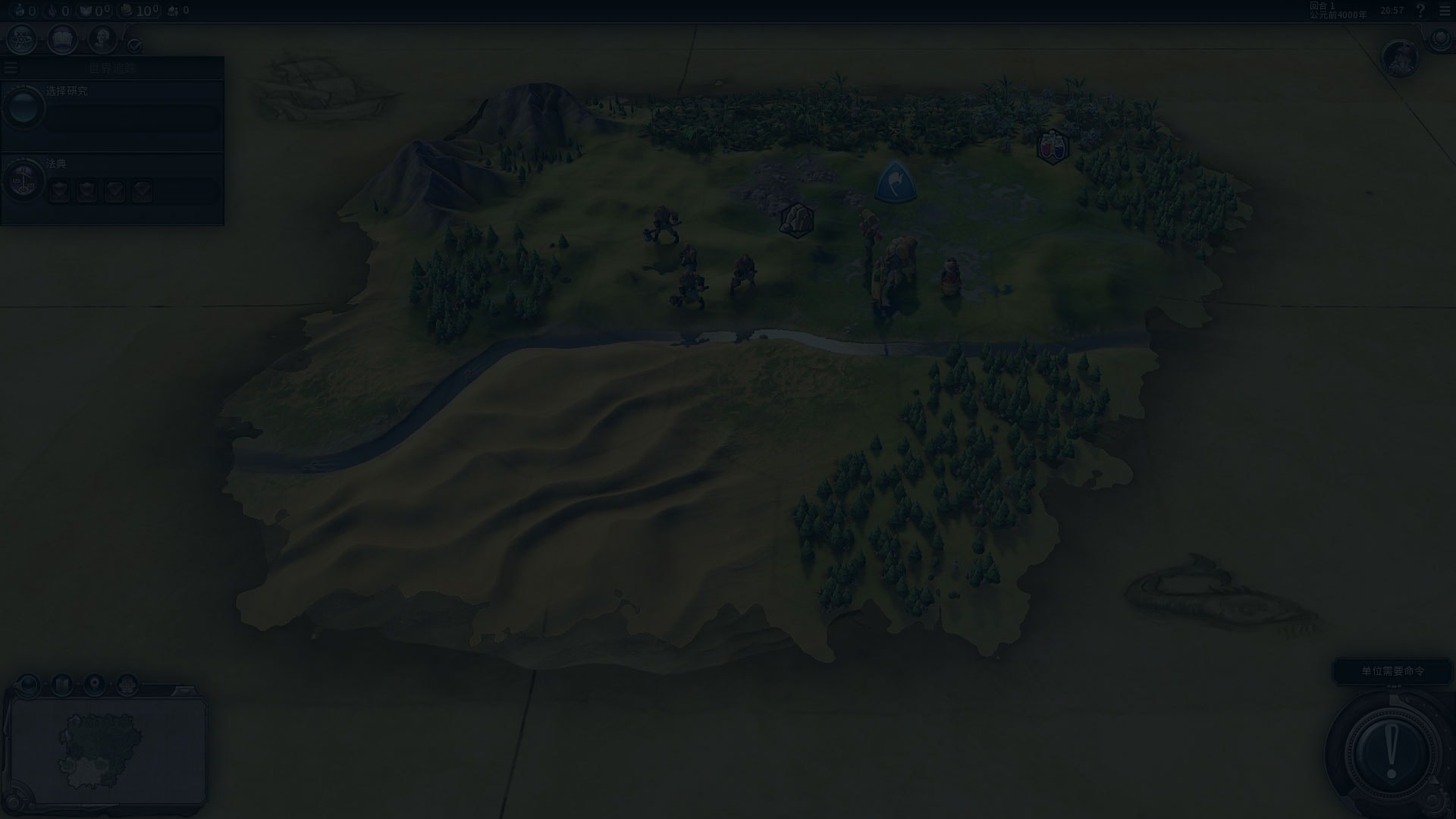The height and width of the screenshot is (819, 1456).
Task: Open the main game menu
Action: 1444,11
